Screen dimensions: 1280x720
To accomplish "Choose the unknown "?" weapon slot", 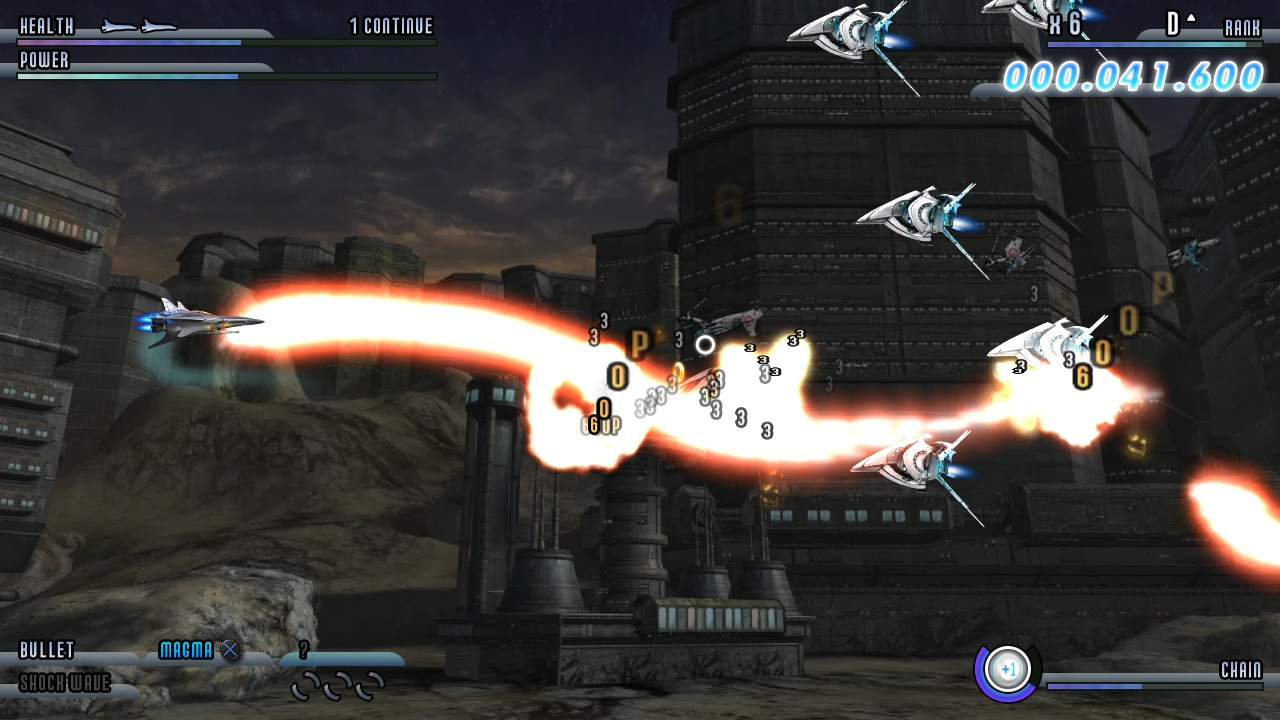I will tap(304, 651).
